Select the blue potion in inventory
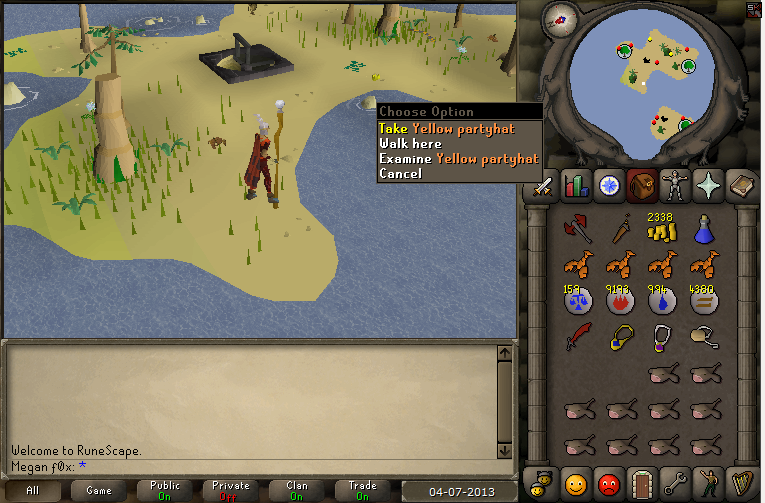Image resolution: width=765 pixels, height=503 pixels. 703,229
